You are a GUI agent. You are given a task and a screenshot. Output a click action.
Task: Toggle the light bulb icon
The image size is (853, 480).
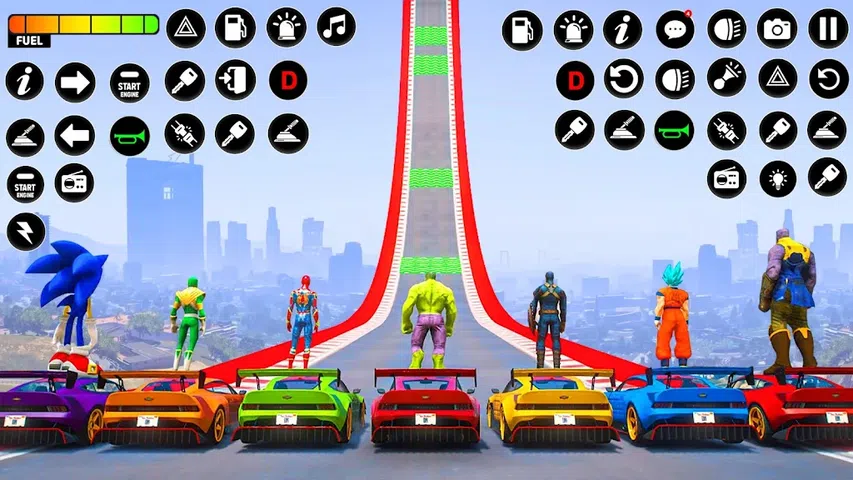(x=777, y=180)
